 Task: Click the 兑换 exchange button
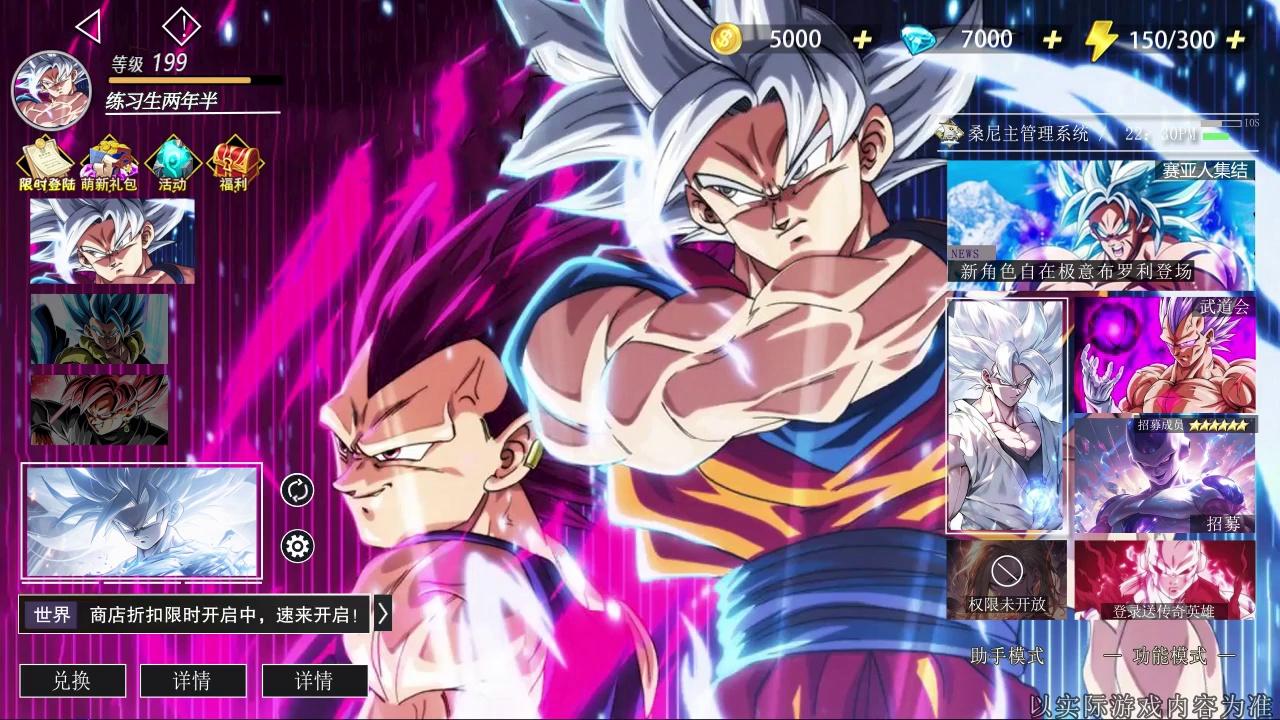pyautogui.click(x=72, y=681)
